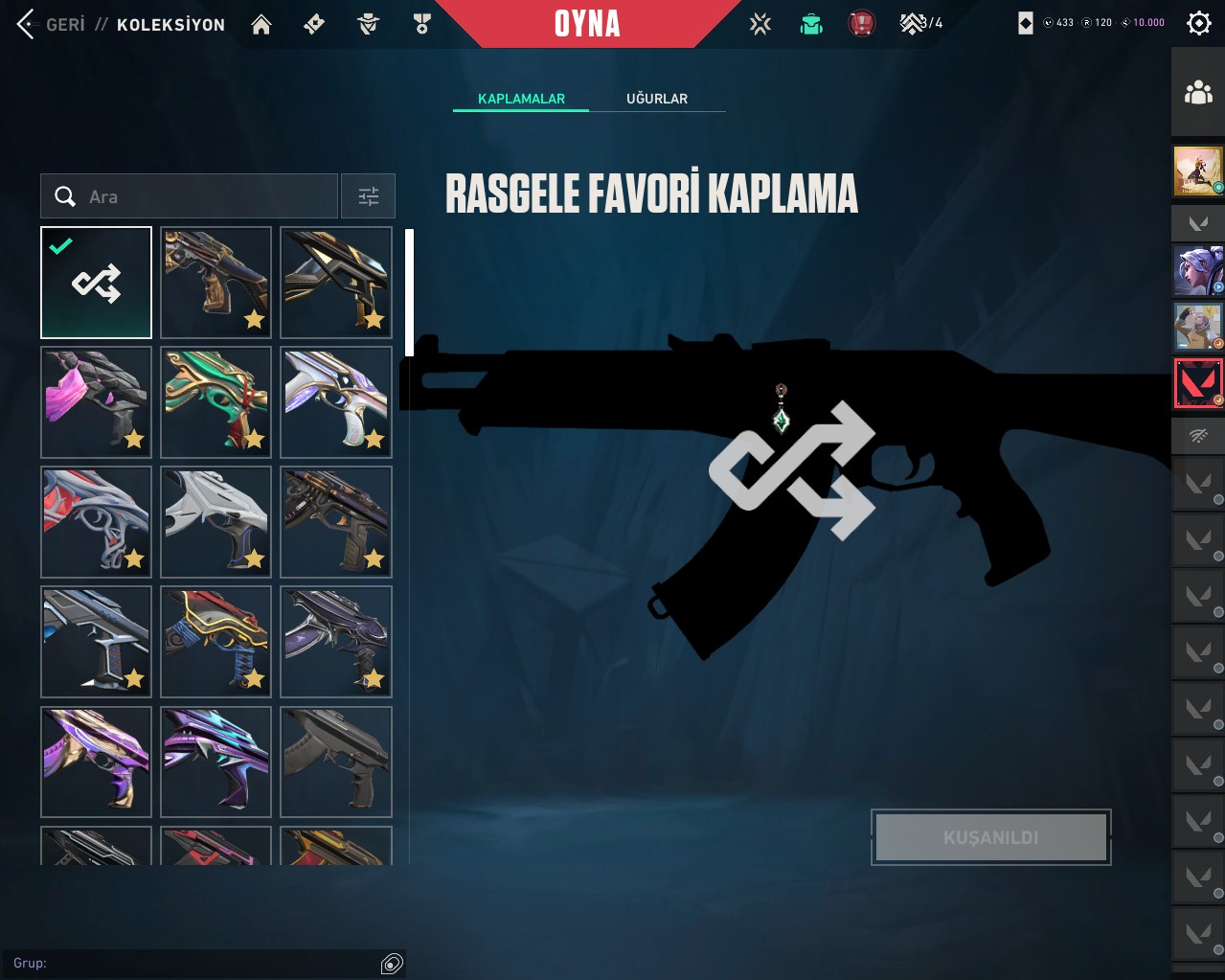Open the settings gear
The width and height of the screenshot is (1225, 980).
(x=1199, y=23)
